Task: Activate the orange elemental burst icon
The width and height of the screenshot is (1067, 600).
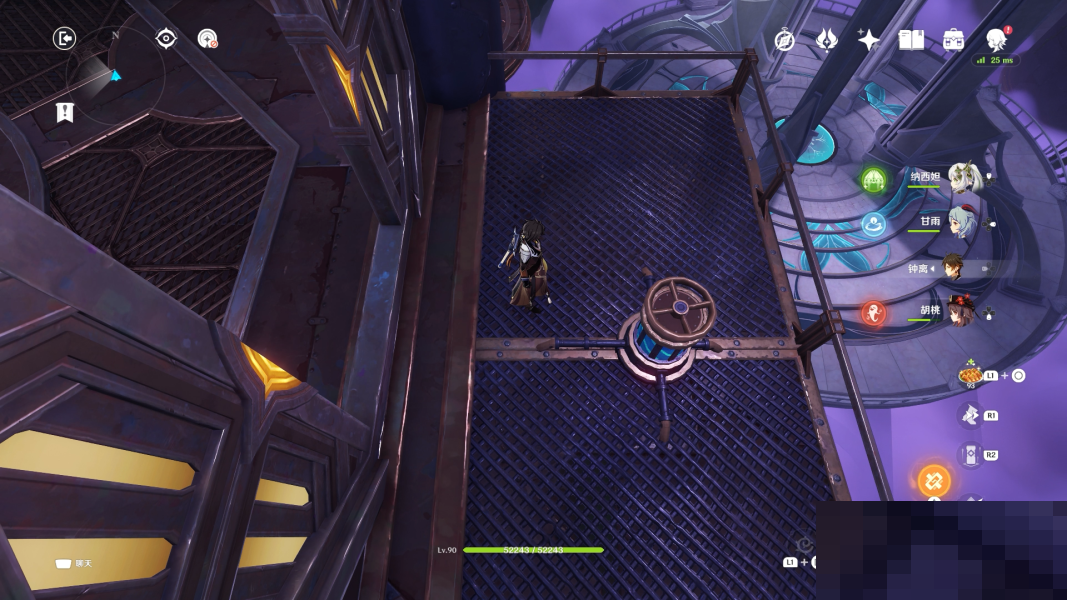Action: [x=934, y=480]
